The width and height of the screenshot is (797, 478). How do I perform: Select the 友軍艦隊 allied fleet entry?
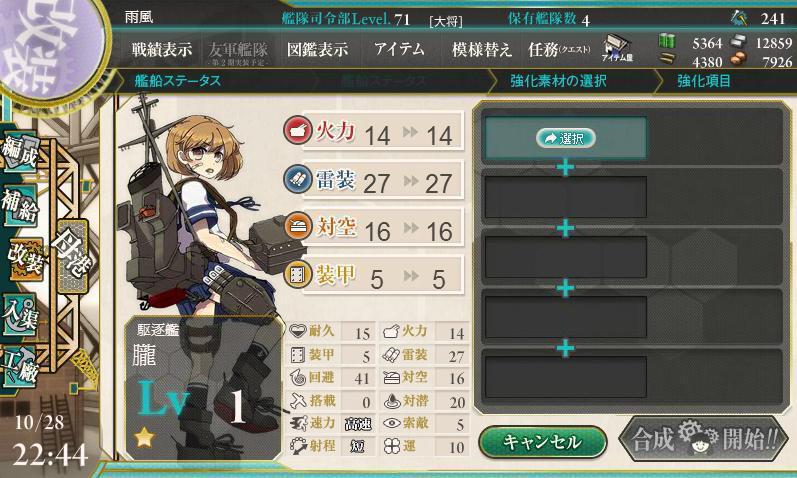[x=238, y=51]
